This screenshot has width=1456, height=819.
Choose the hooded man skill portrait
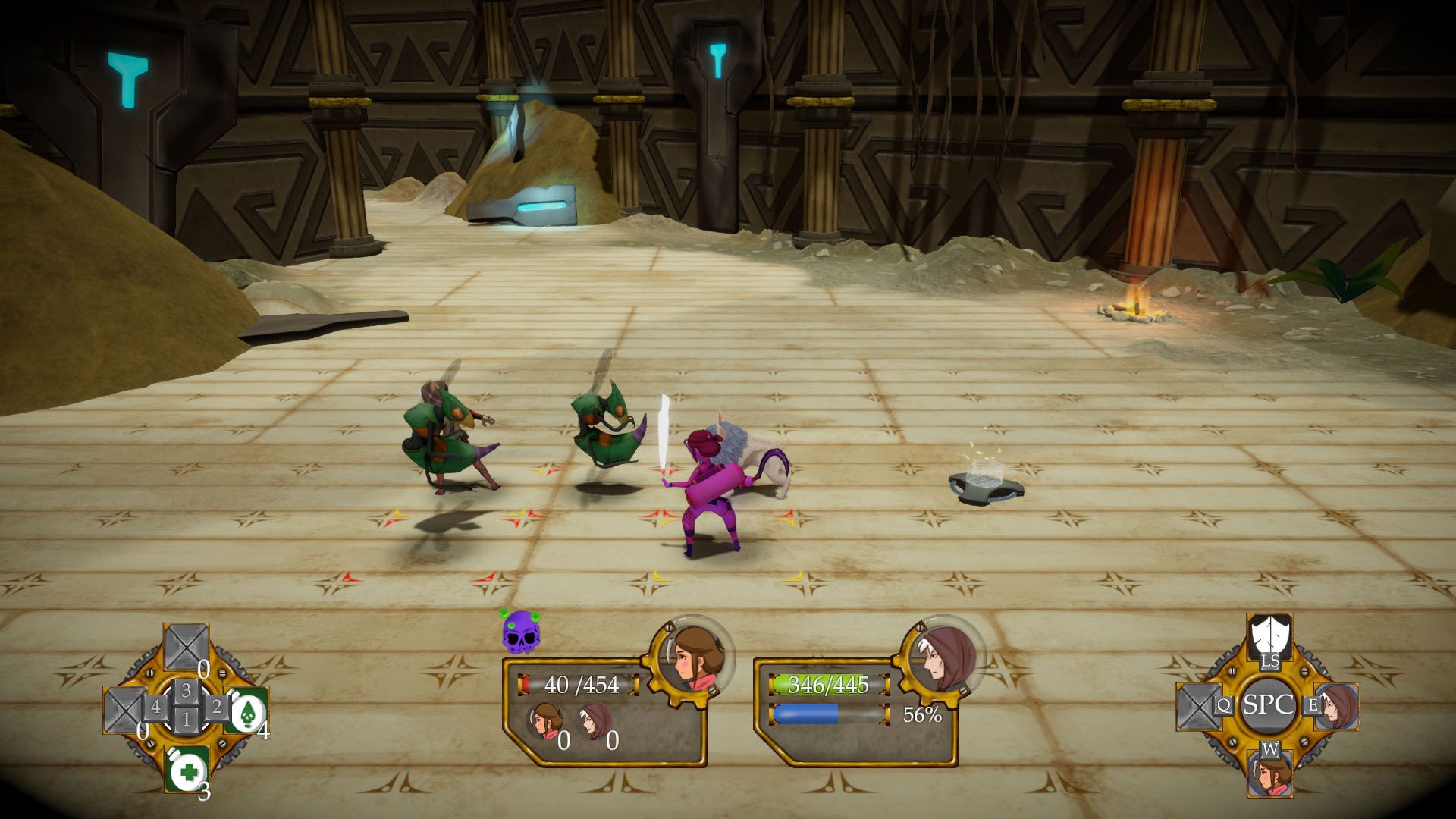[x=1335, y=706]
